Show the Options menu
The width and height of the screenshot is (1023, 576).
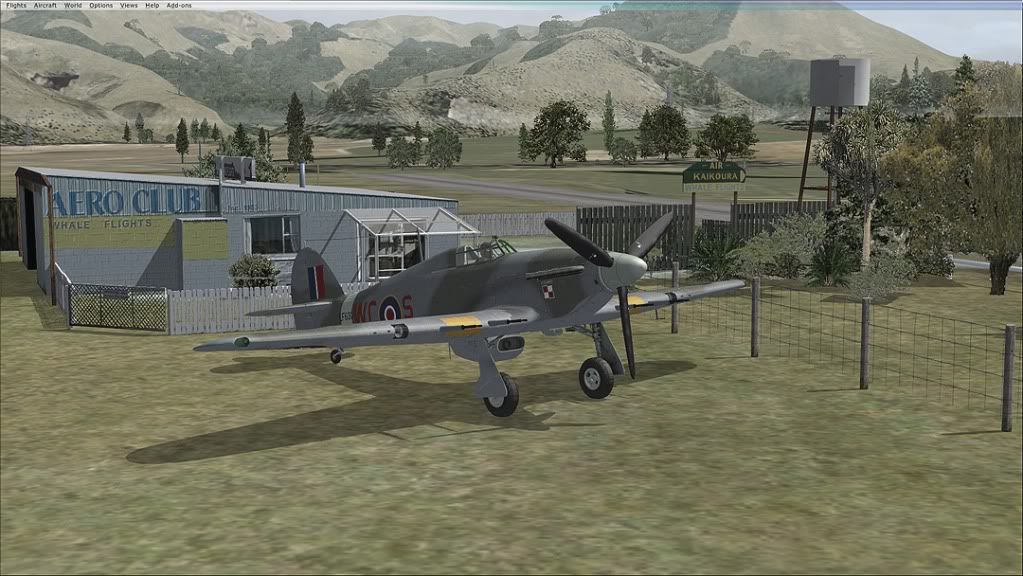point(101,5)
